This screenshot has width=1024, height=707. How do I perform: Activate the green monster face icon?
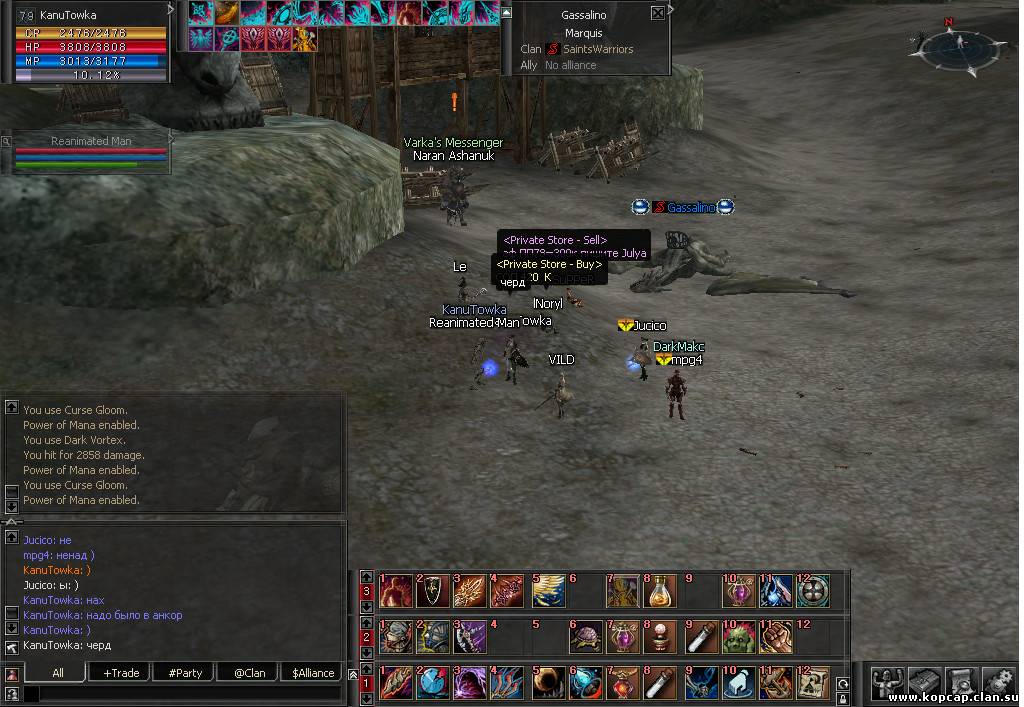click(x=739, y=637)
